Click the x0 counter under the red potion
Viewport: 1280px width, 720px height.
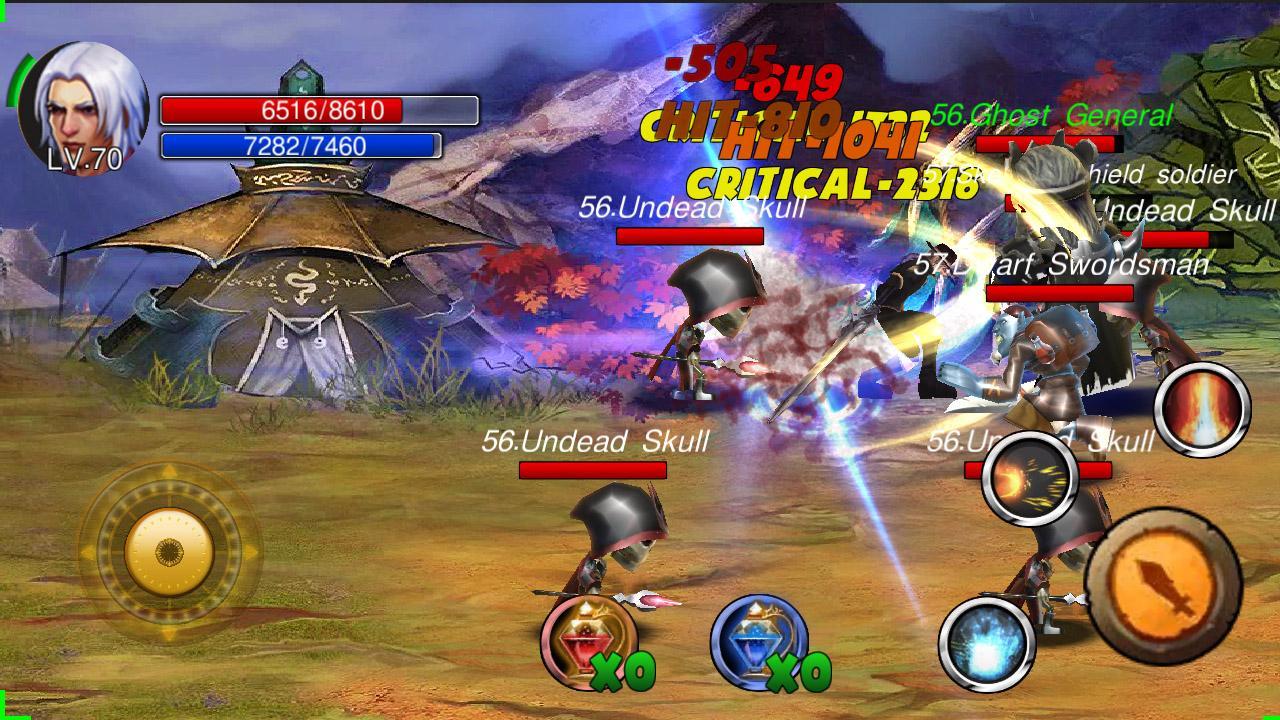tap(623, 671)
